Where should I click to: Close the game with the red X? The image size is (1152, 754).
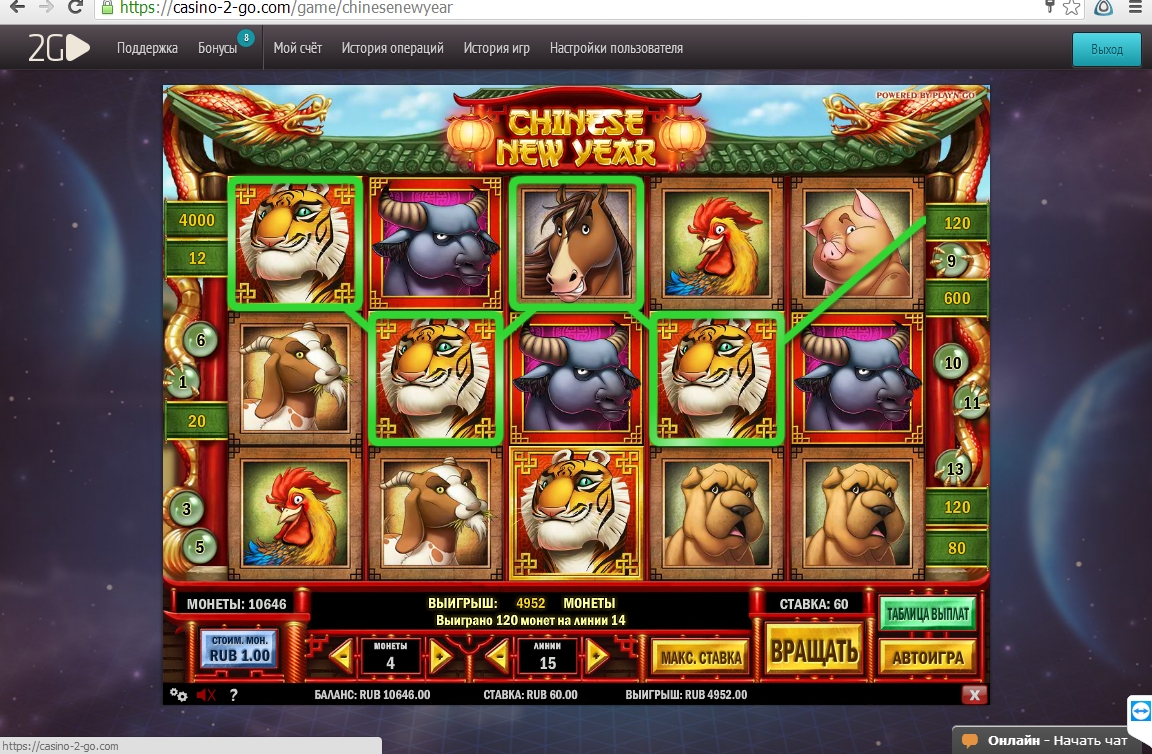pyautogui.click(x=975, y=695)
